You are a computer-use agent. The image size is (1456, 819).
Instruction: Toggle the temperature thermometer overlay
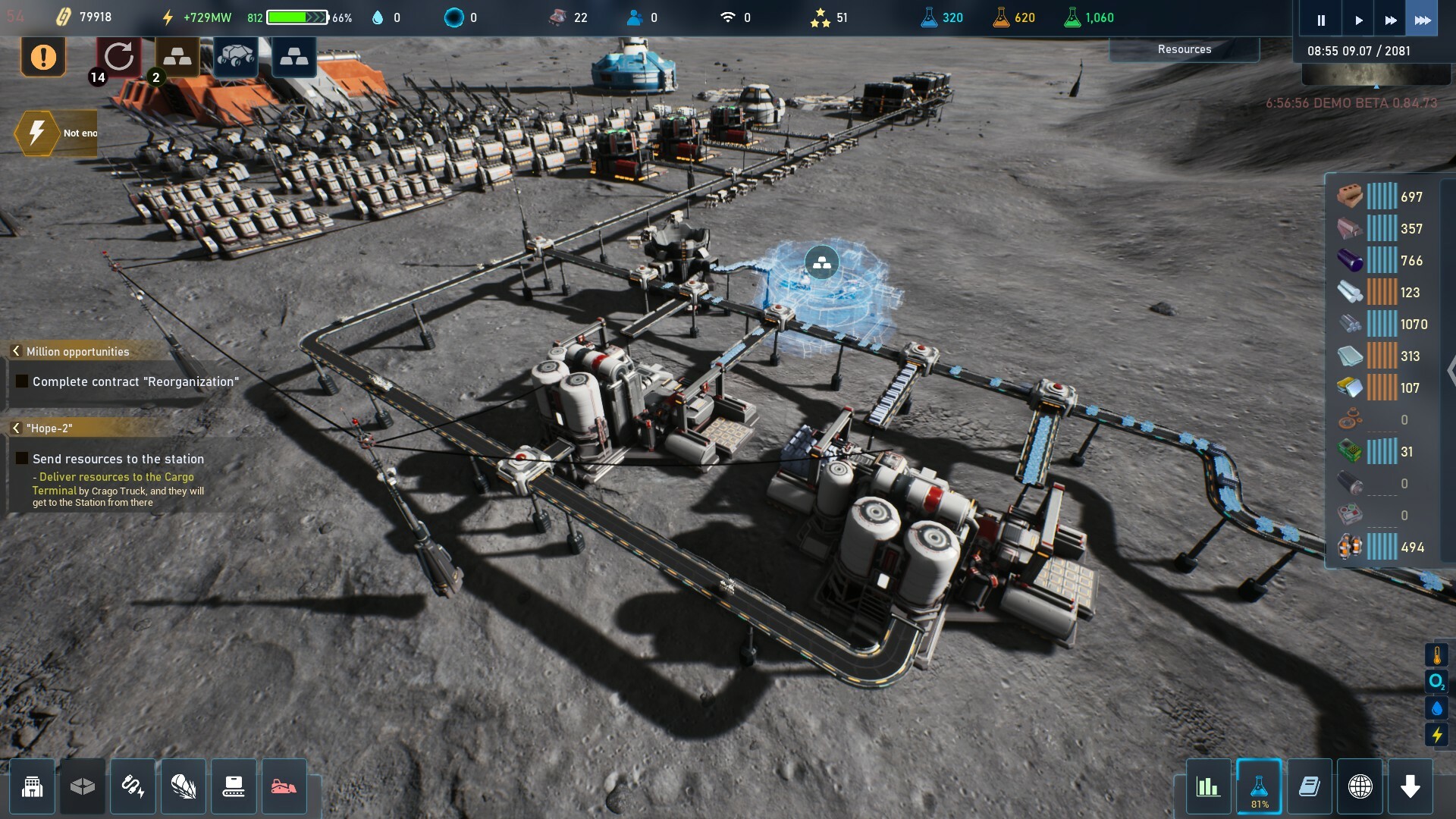1436,655
